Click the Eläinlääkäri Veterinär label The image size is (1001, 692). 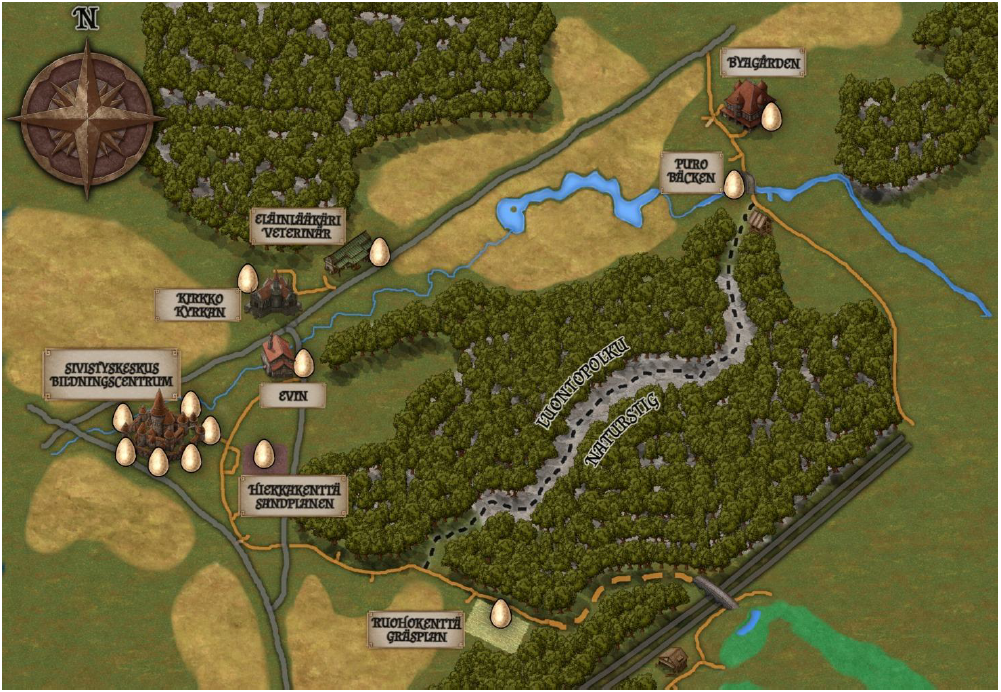pos(289,227)
